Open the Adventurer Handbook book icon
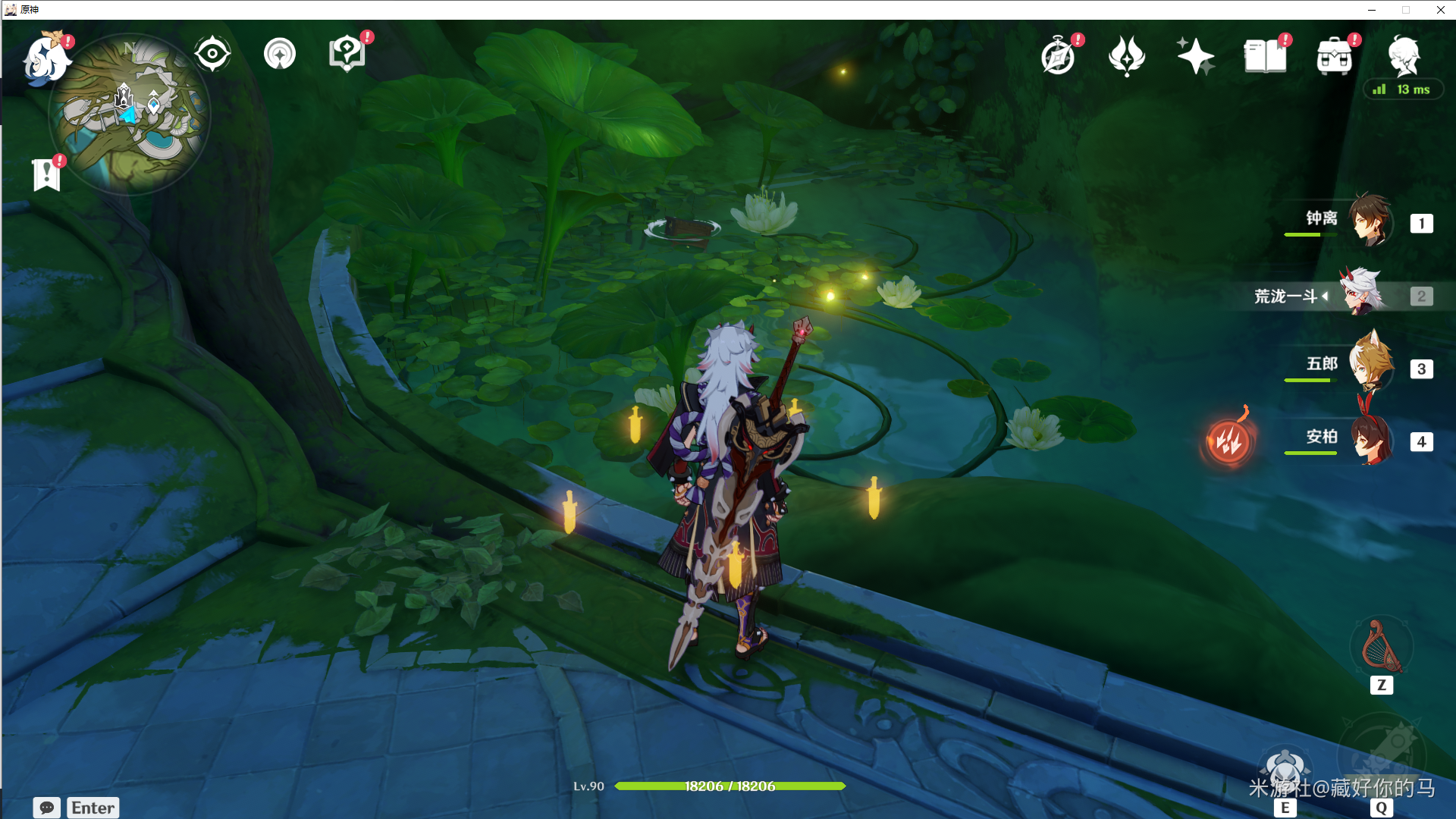The width and height of the screenshot is (1456, 819). pos(1265,56)
